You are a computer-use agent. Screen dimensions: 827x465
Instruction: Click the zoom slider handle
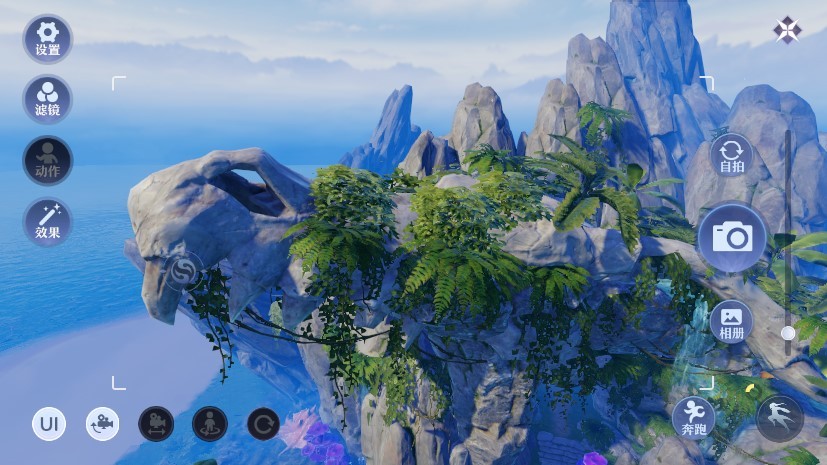pyautogui.click(x=788, y=332)
